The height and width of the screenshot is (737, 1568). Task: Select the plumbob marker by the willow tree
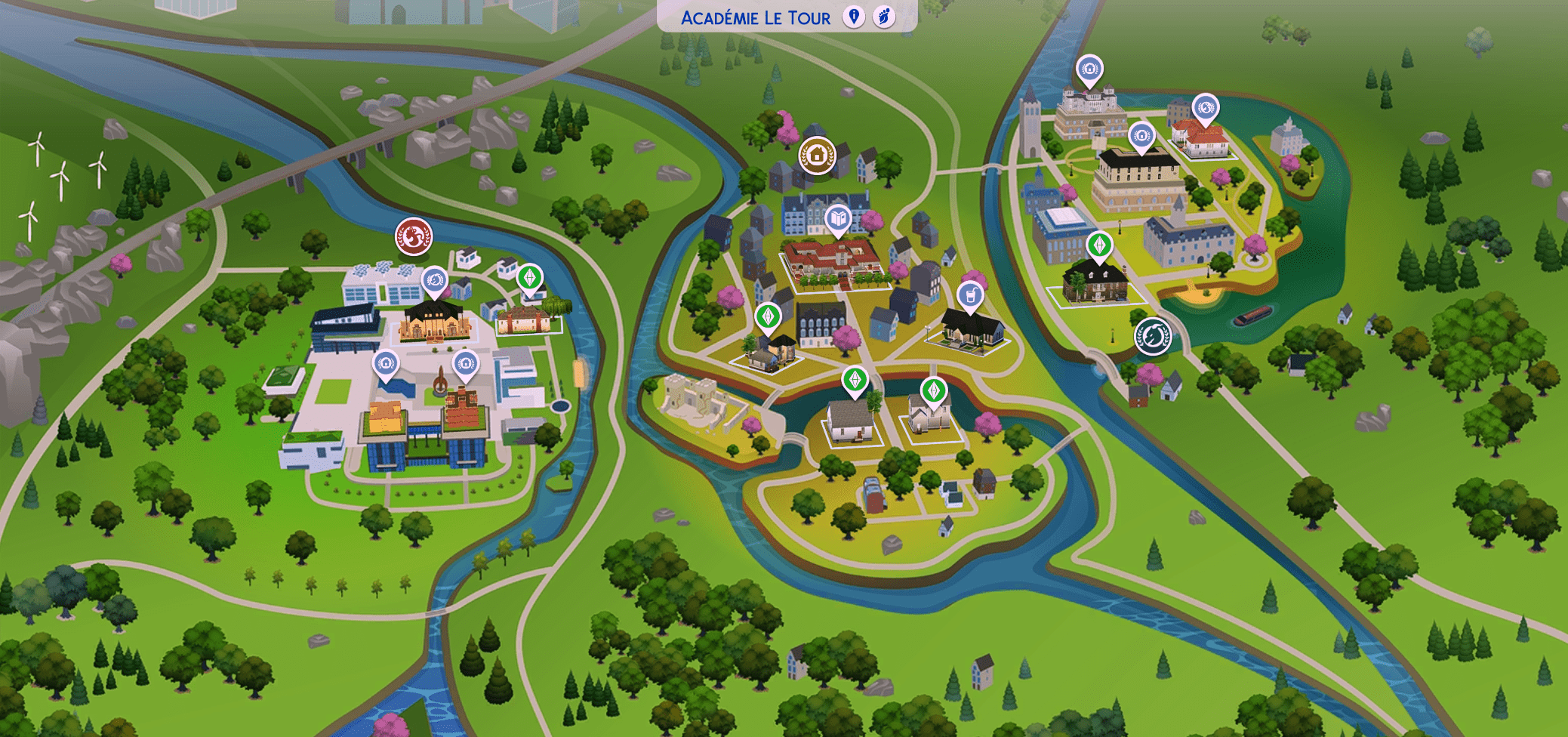tap(529, 277)
